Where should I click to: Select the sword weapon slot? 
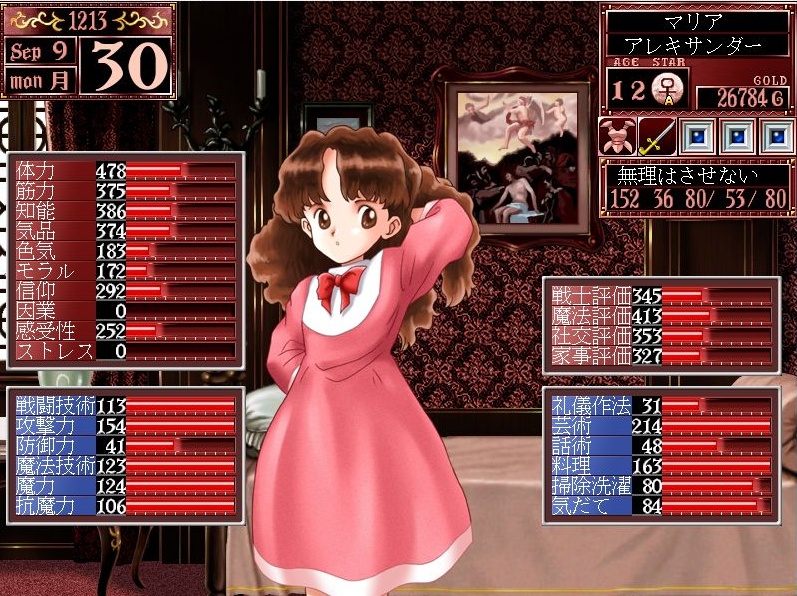click(654, 136)
